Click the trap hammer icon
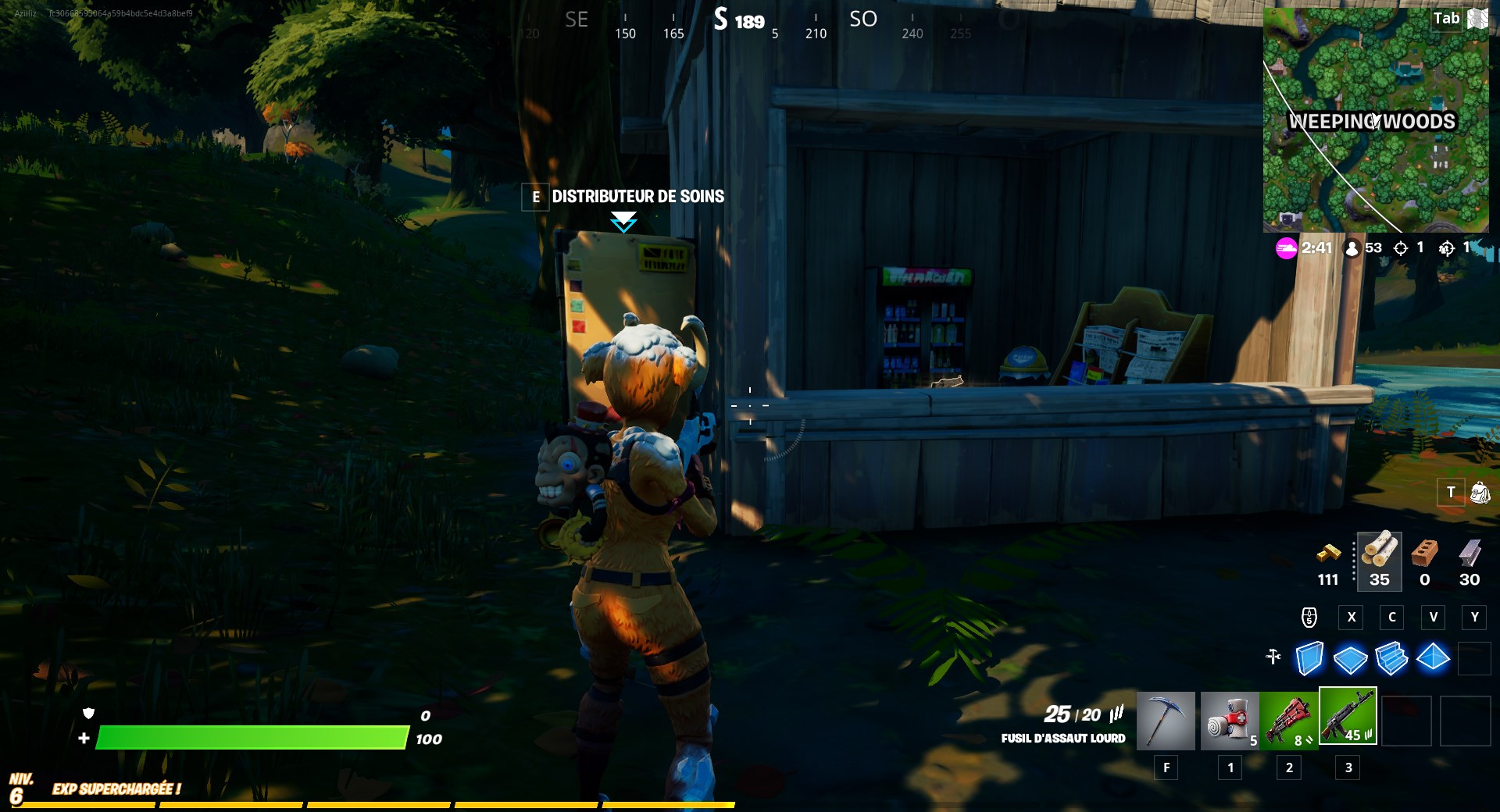1500x812 pixels. [1273, 658]
